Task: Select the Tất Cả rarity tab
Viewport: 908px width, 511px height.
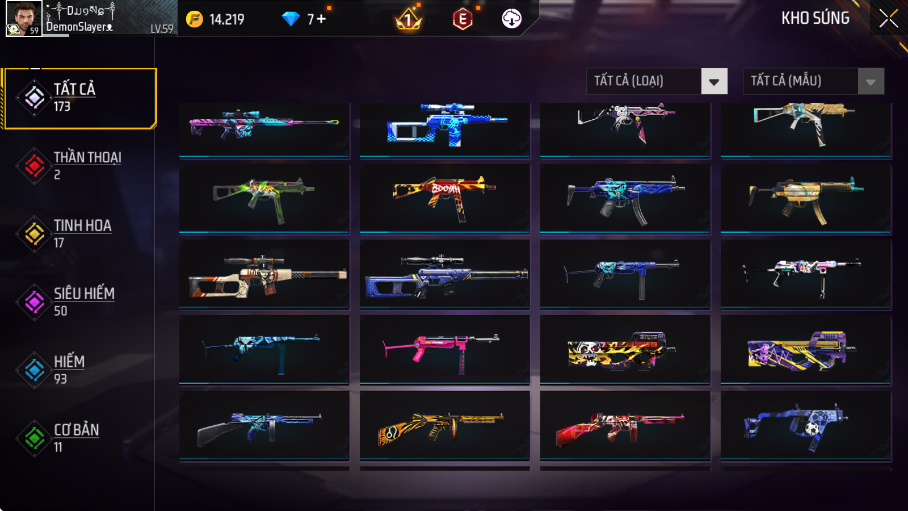Action: pos(80,98)
